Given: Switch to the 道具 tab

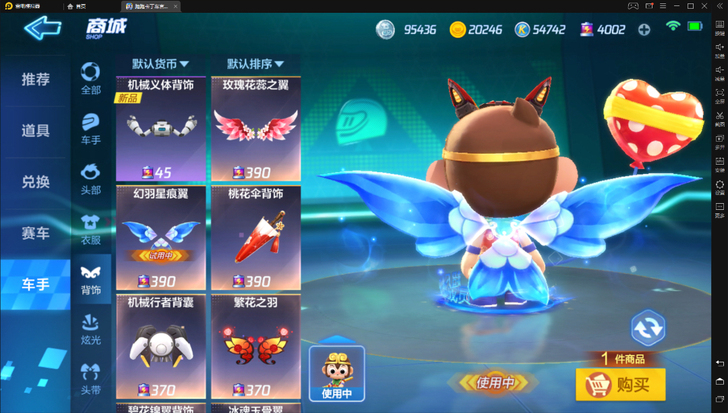Looking at the screenshot, I should point(35,131).
